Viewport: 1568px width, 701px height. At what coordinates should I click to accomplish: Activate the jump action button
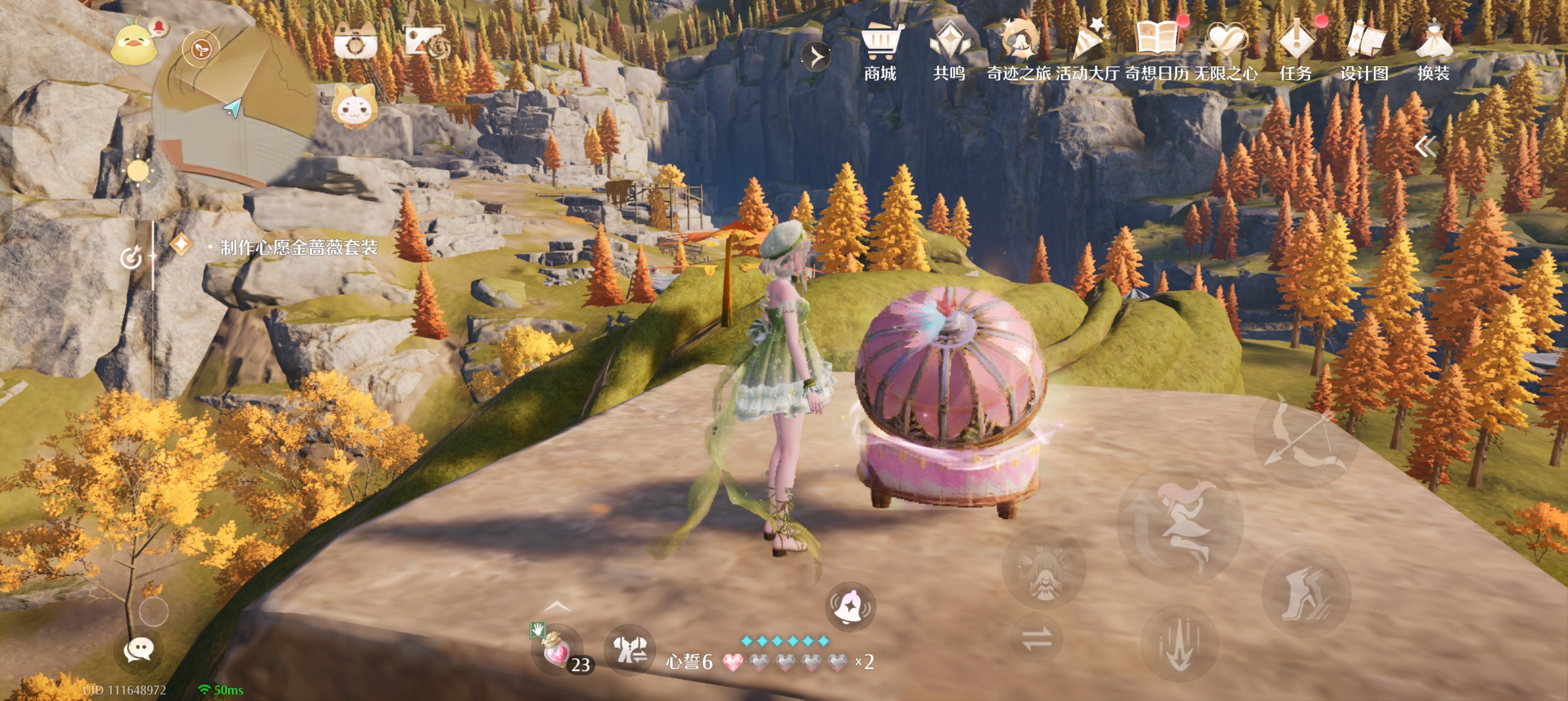pos(1179,526)
